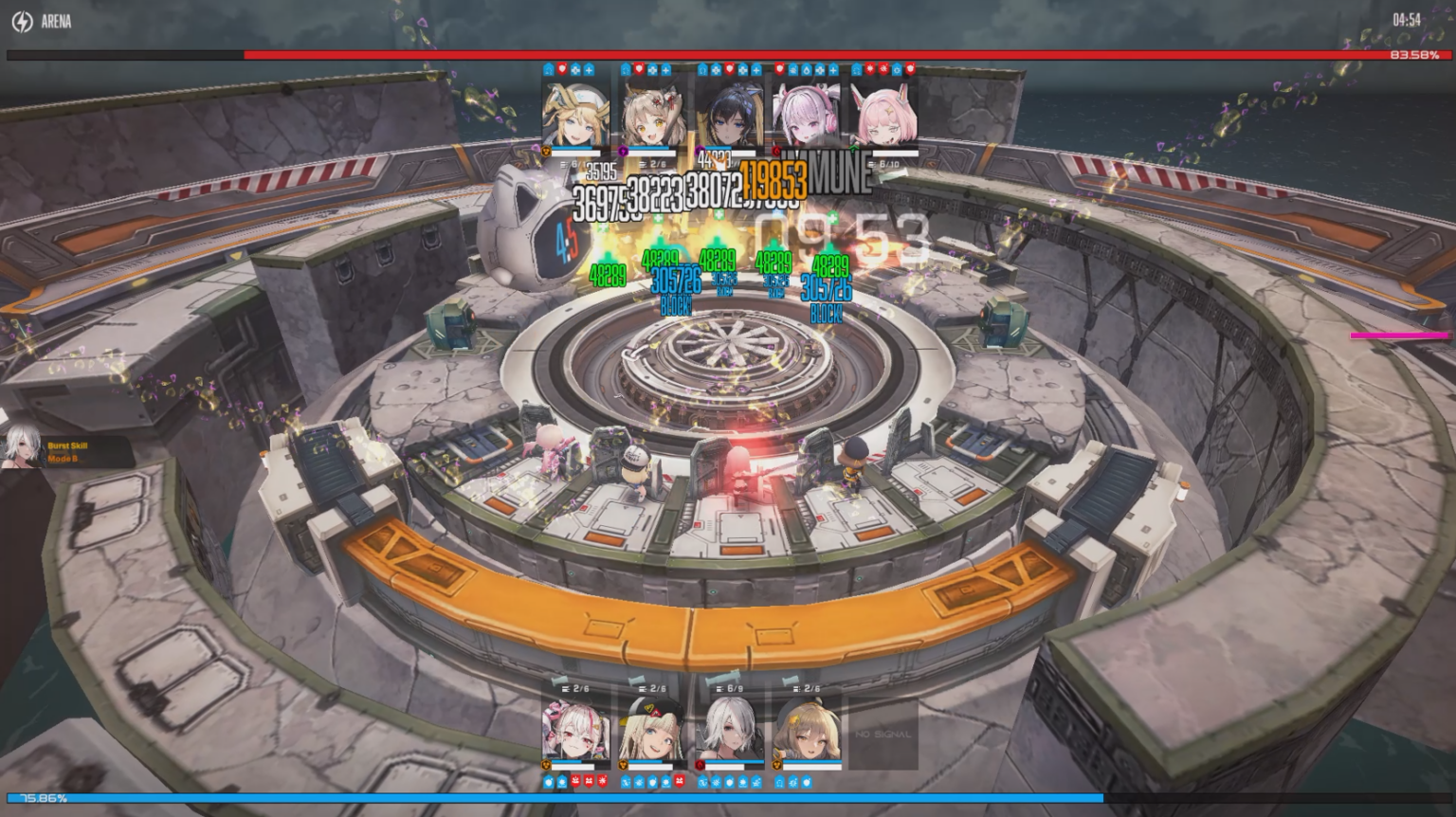Click the purple lightning element badge on third enemy
Viewport: 1456px width, 817px height.
(701, 152)
